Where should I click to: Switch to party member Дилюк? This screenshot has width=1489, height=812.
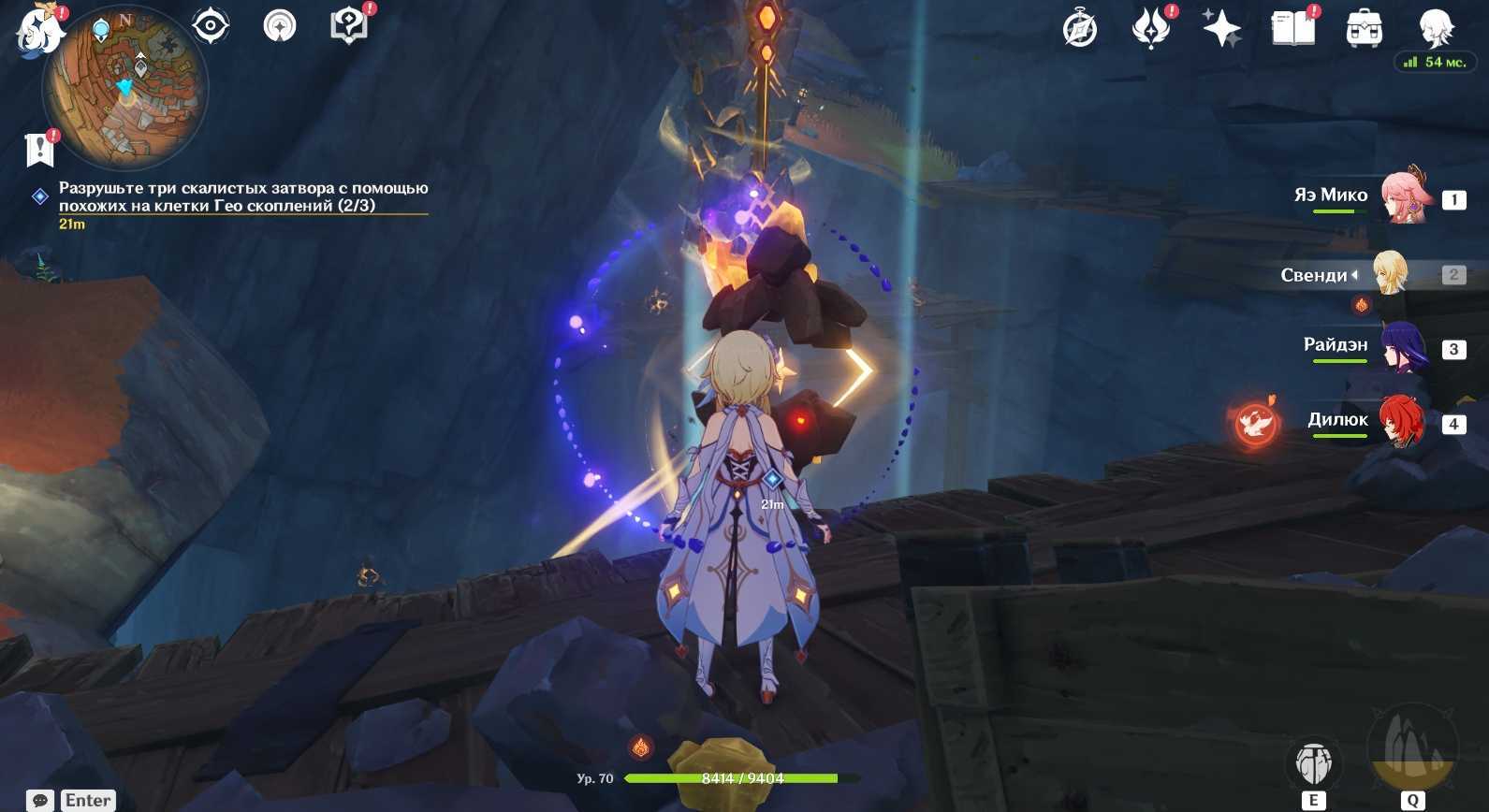(x=1401, y=421)
